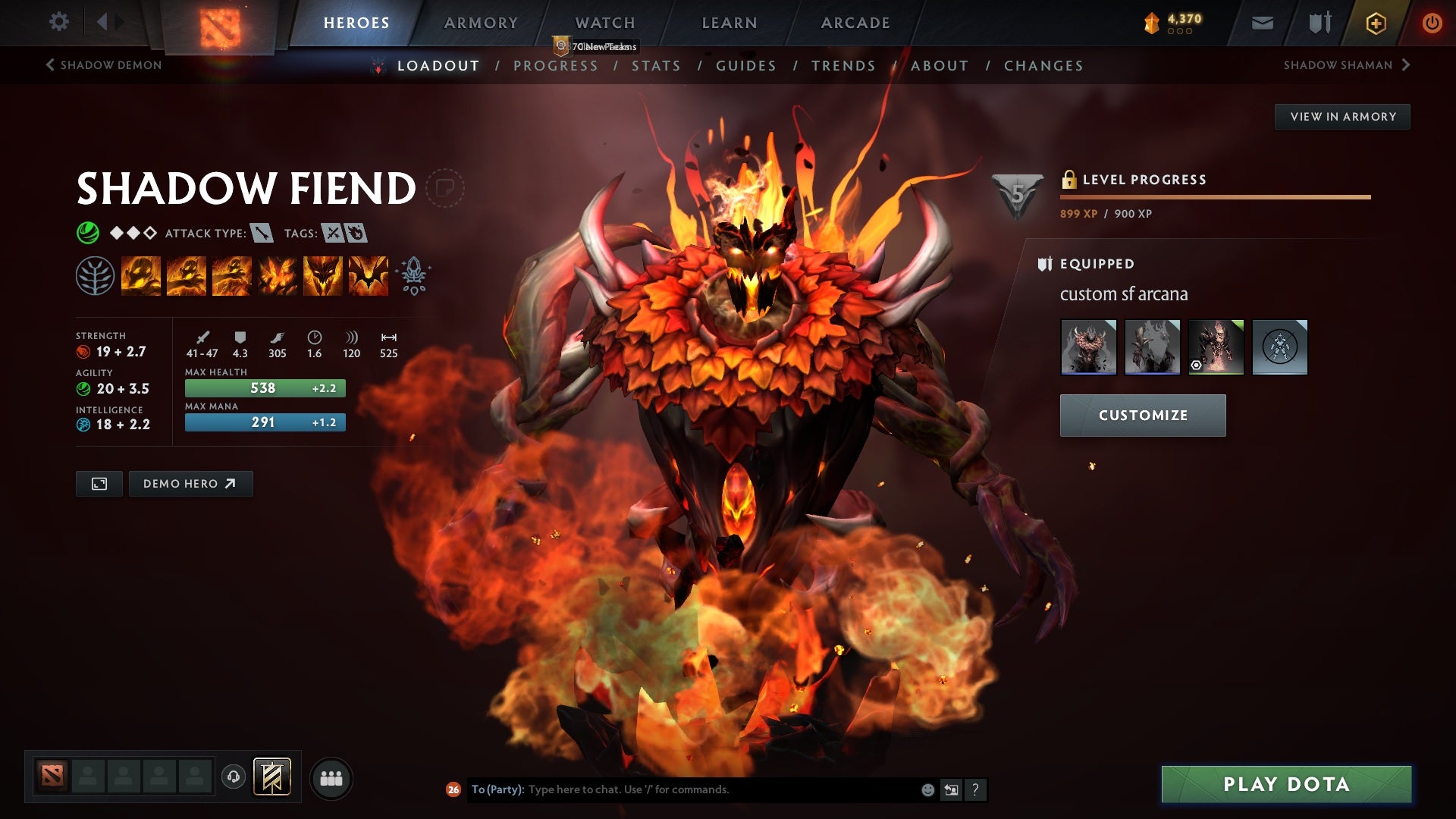Click DEMO HERO to test Shadow Fiend

pos(190,483)
